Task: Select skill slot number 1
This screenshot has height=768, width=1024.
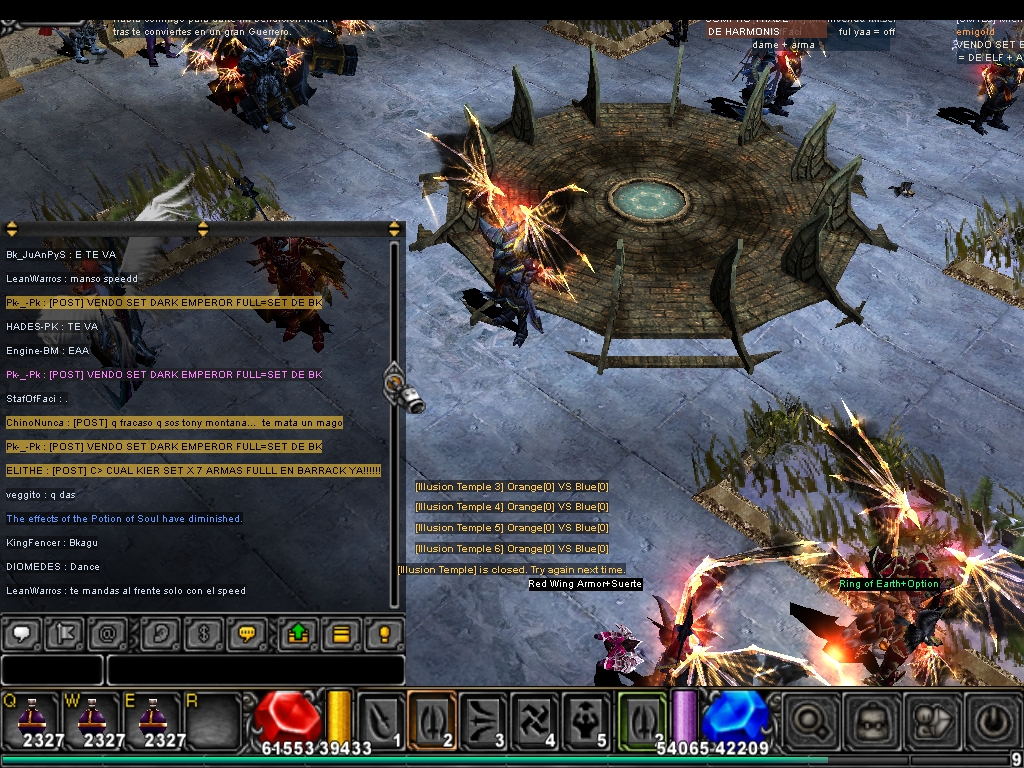Action: [x=381, y=720]
